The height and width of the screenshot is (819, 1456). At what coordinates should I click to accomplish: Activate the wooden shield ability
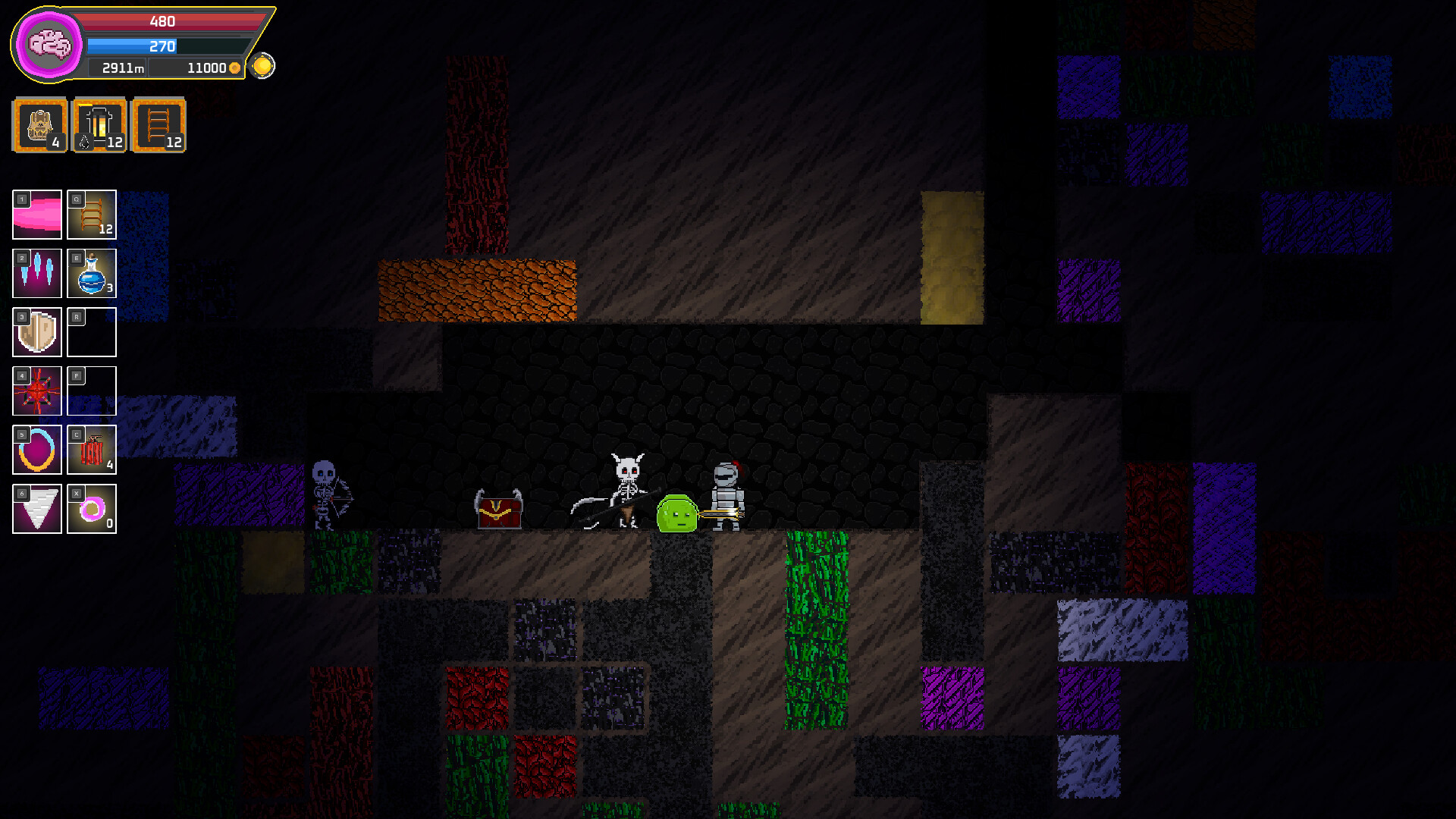[x=37, y=332]
